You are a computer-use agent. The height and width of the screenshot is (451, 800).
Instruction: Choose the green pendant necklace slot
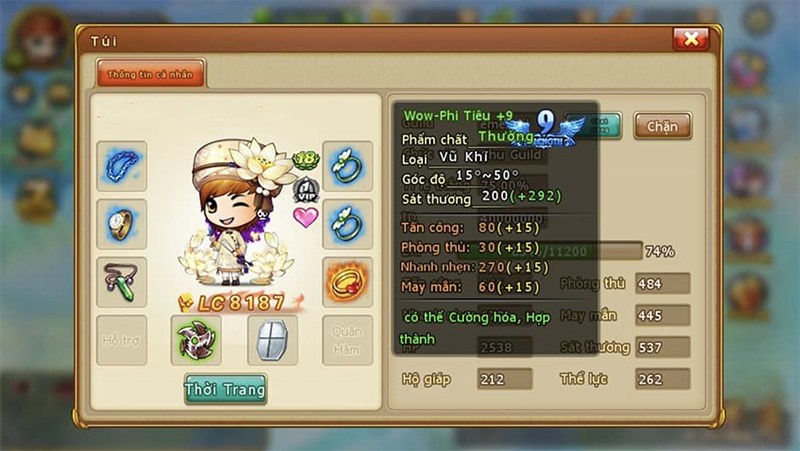tap(121, 283)
